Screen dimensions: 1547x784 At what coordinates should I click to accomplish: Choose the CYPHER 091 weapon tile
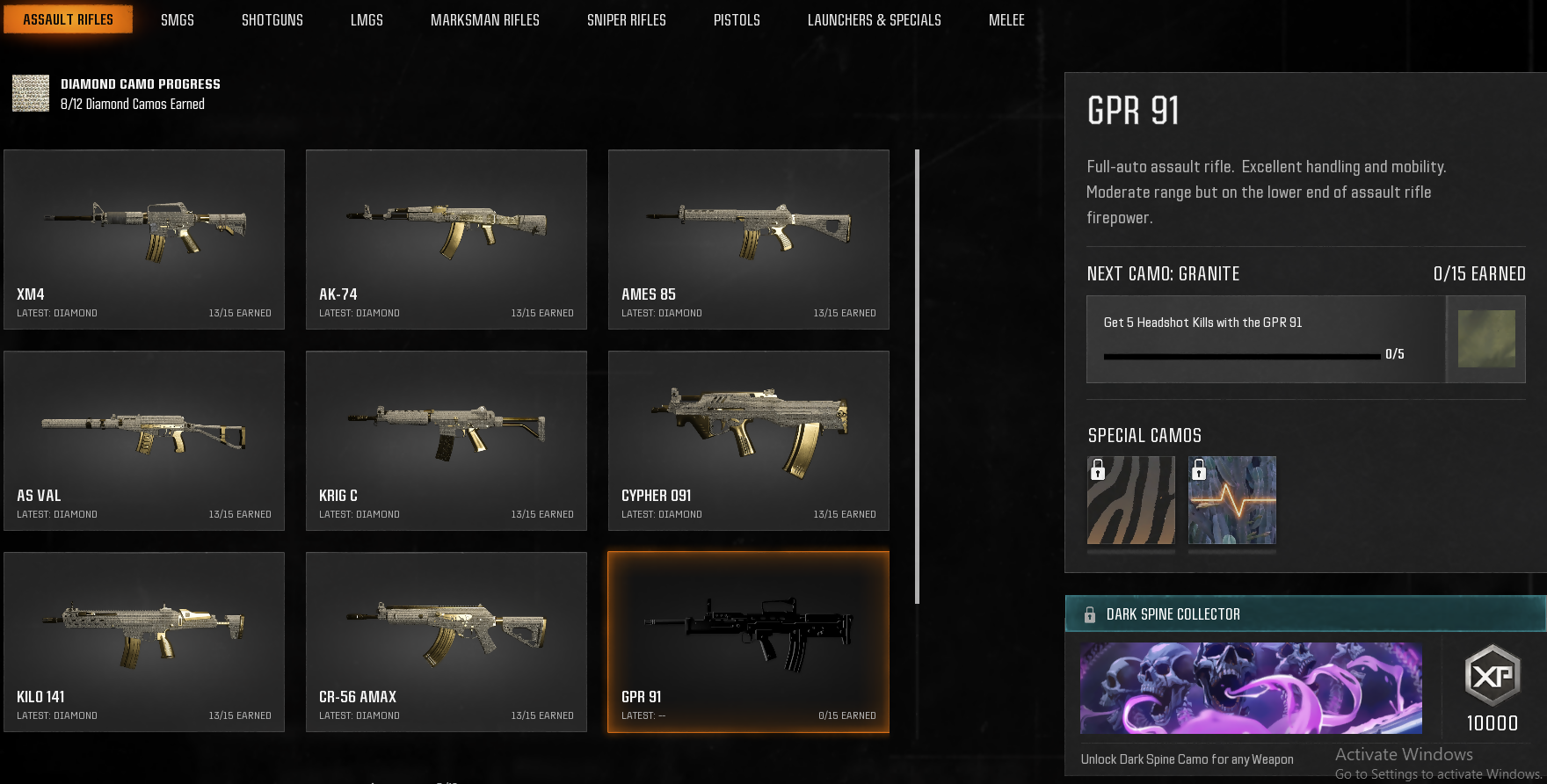[x=749, y=440]
